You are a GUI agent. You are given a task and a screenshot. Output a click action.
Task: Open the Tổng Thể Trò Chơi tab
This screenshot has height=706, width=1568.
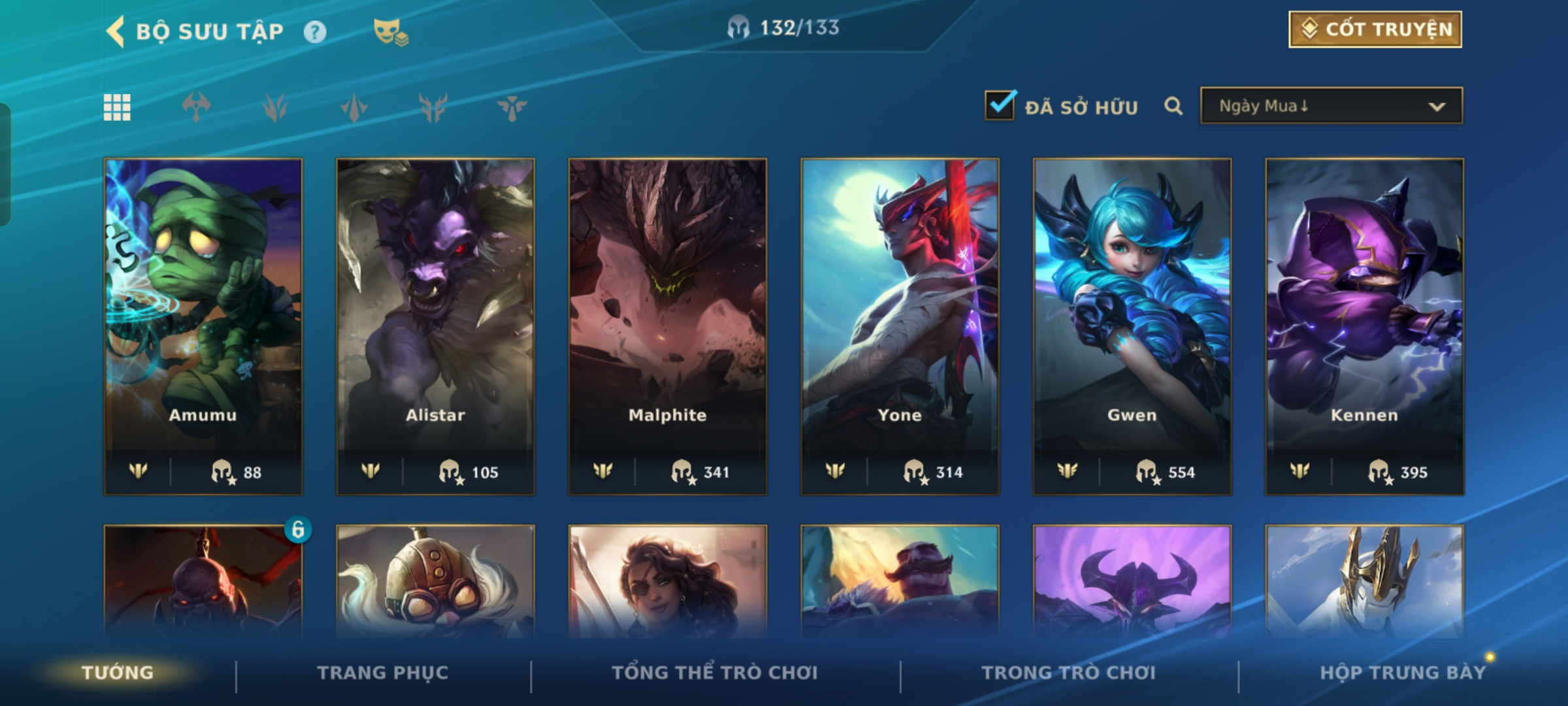pos(715,673)
